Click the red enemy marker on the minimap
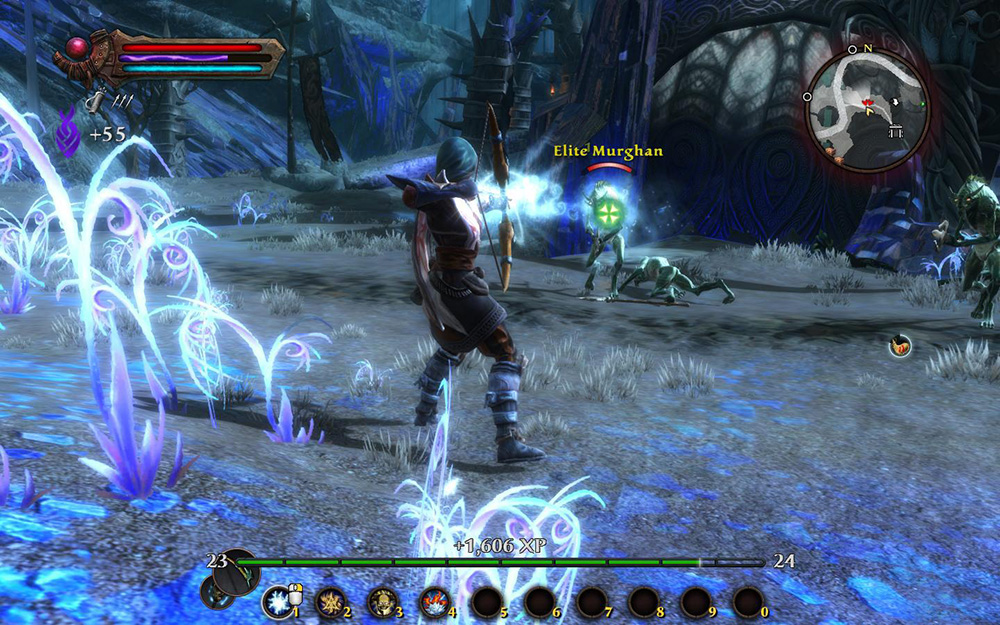 [869, 103]
